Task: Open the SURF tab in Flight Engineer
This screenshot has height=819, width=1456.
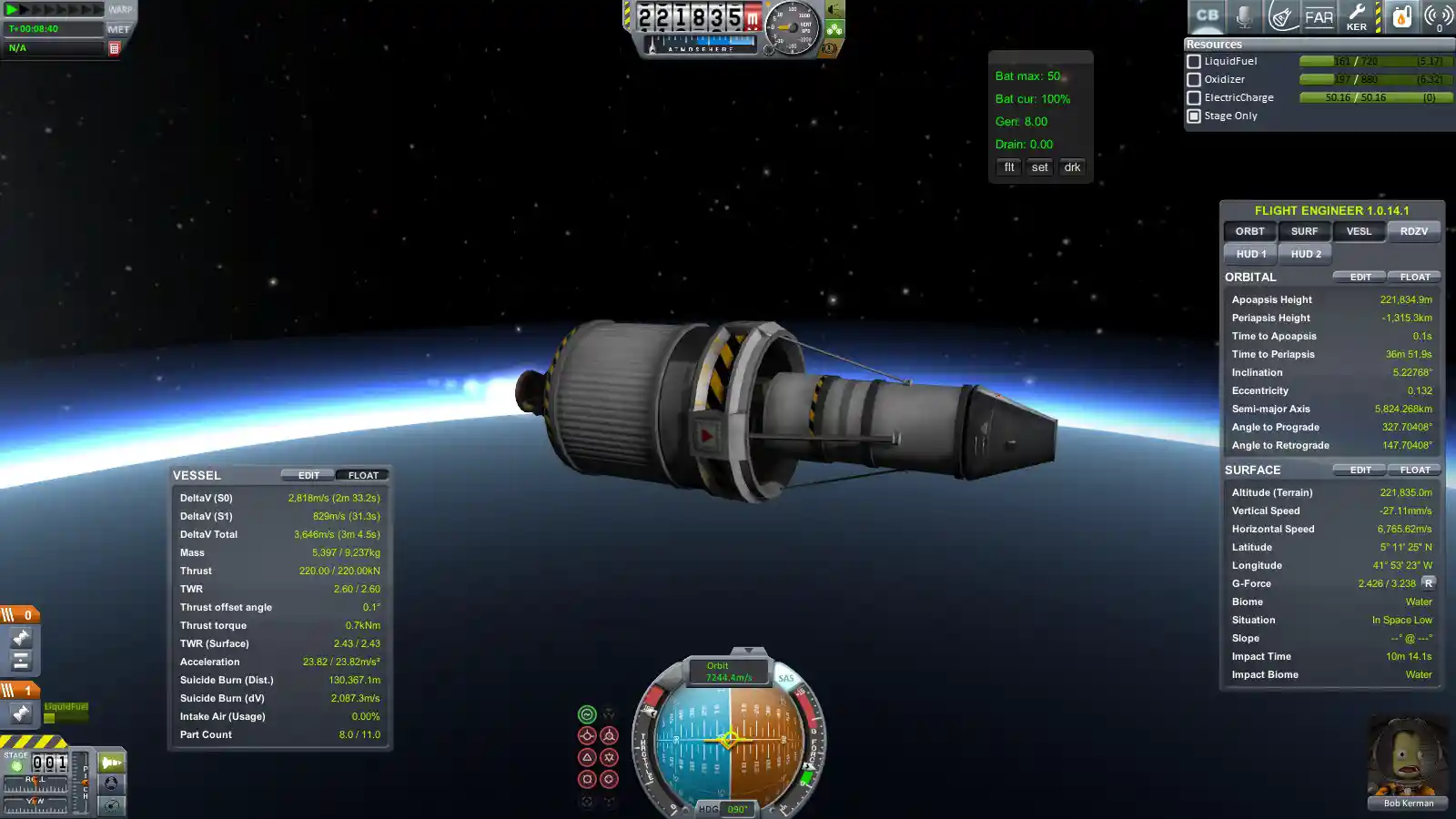Action: pos(1304,231)
